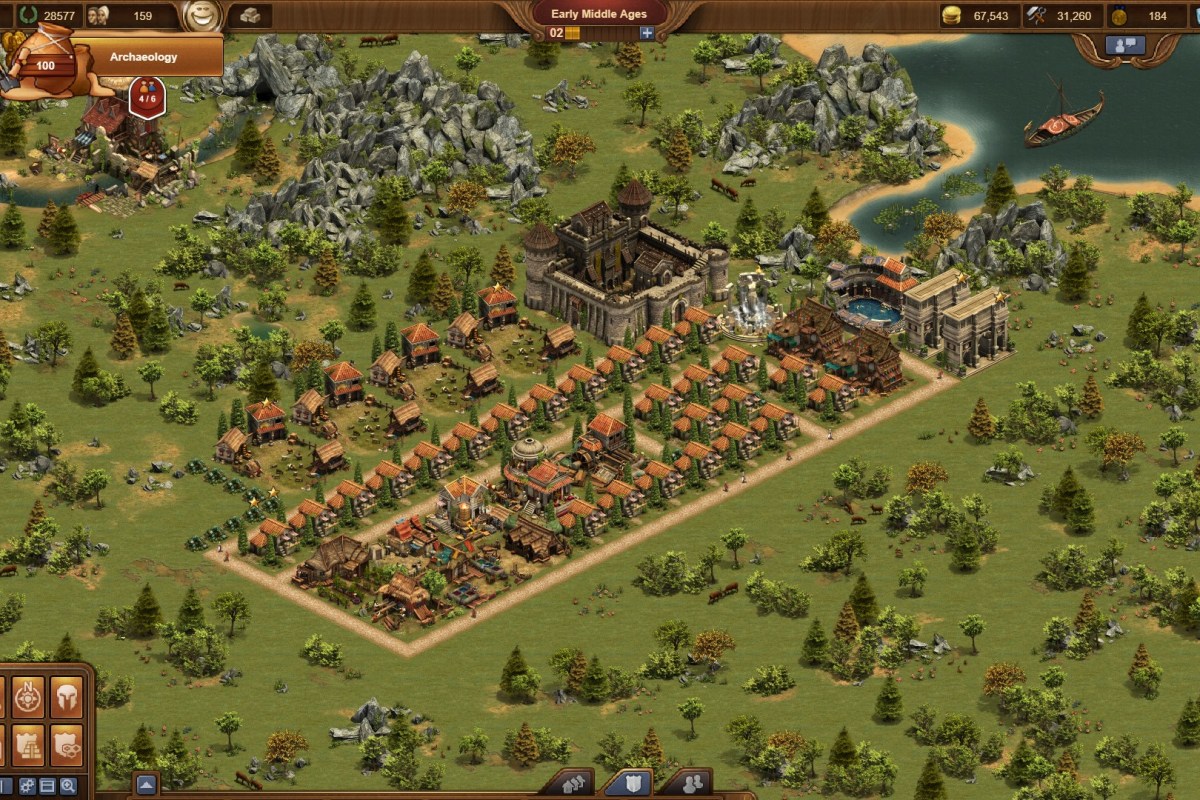
Task: Toggle fullscreen with the rectangle icon
Action: coord(47,786)
